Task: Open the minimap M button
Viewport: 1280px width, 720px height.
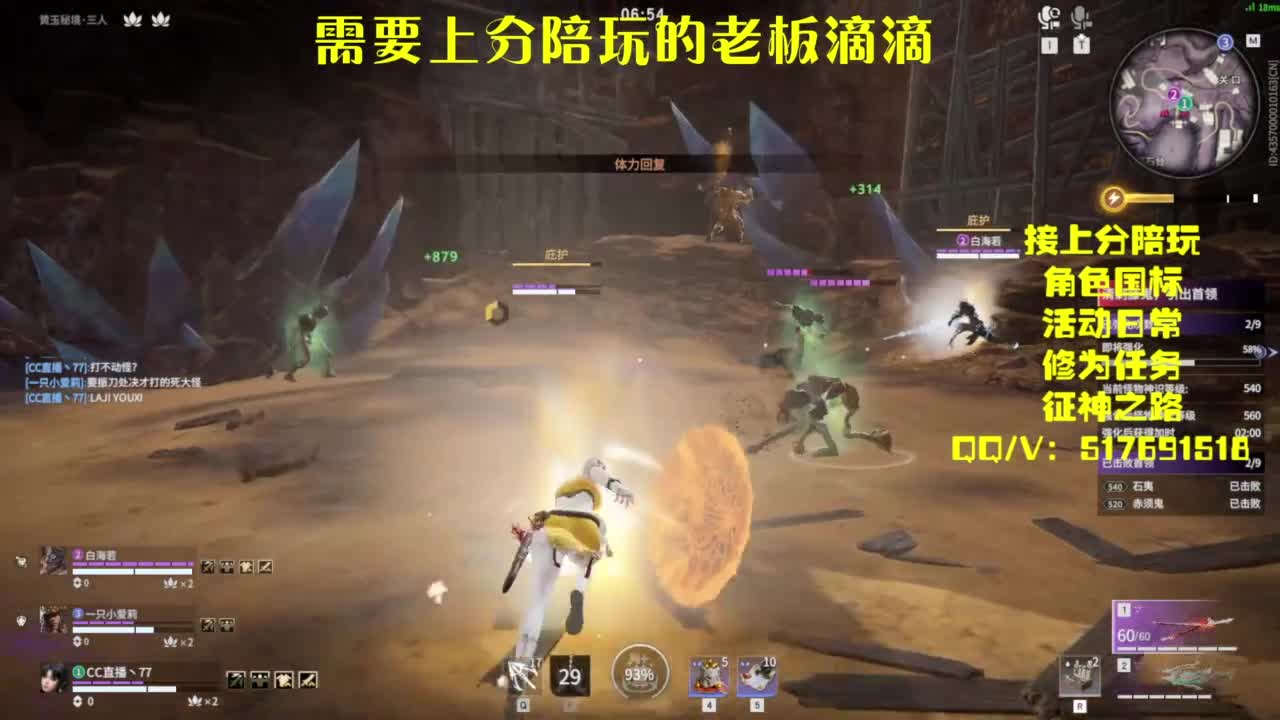Action: pos(1254,41)
